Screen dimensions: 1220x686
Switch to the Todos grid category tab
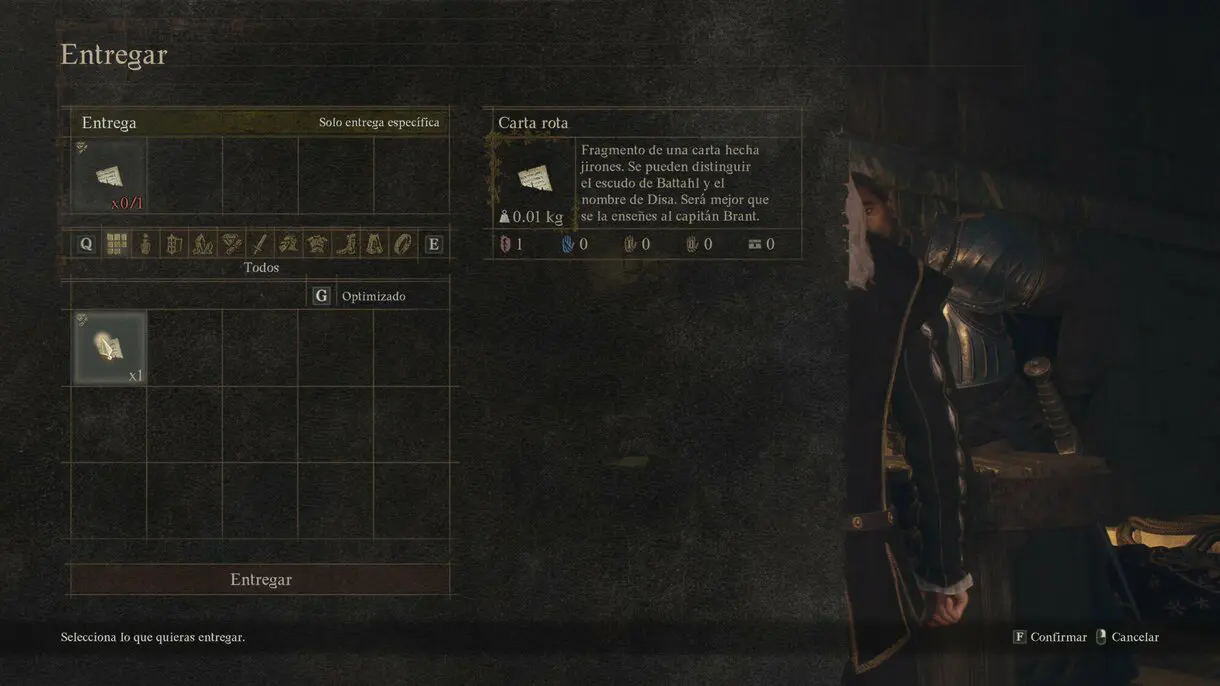click(x=117, y=244)
